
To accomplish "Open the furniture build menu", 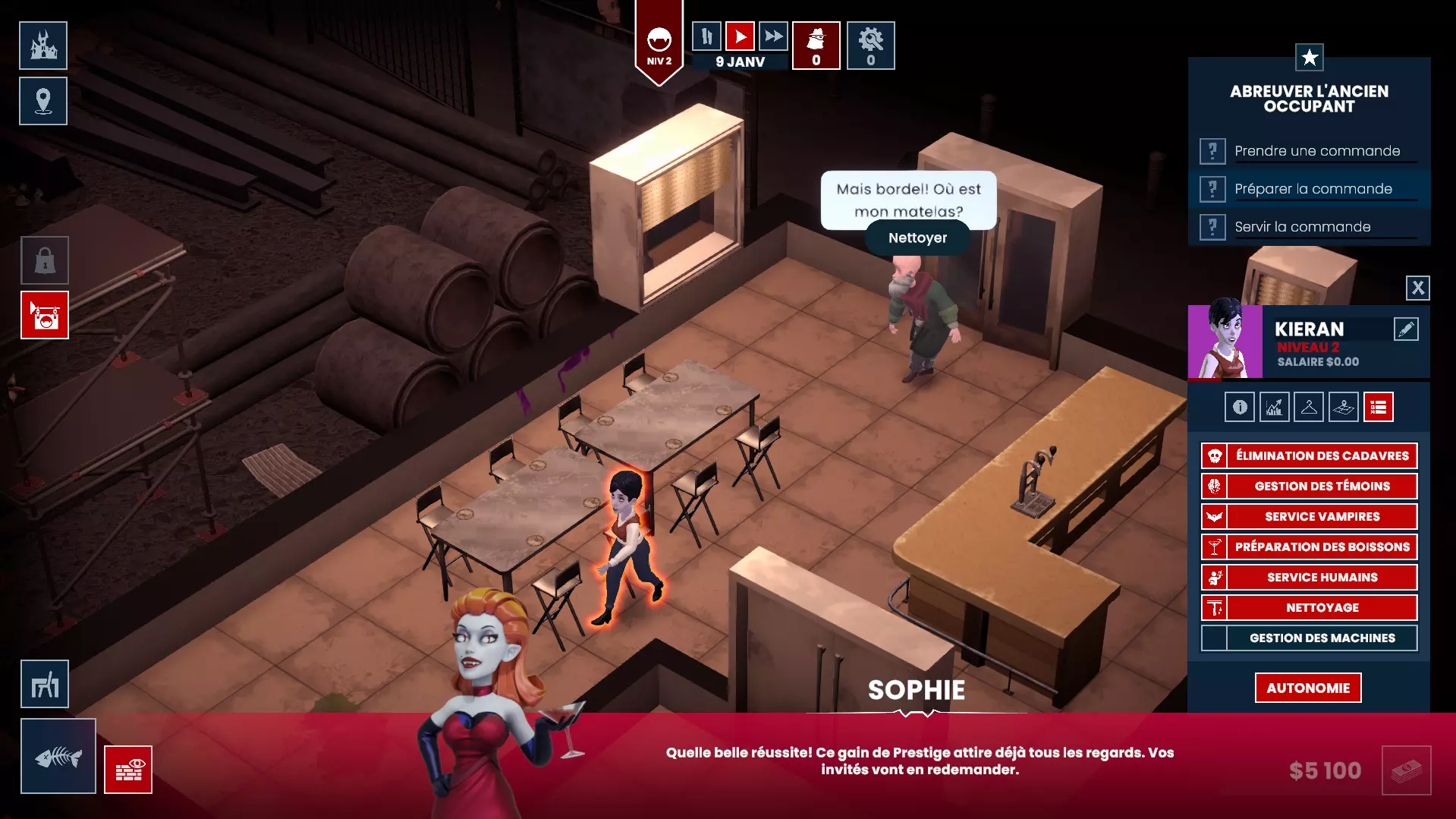I will 45,684.
